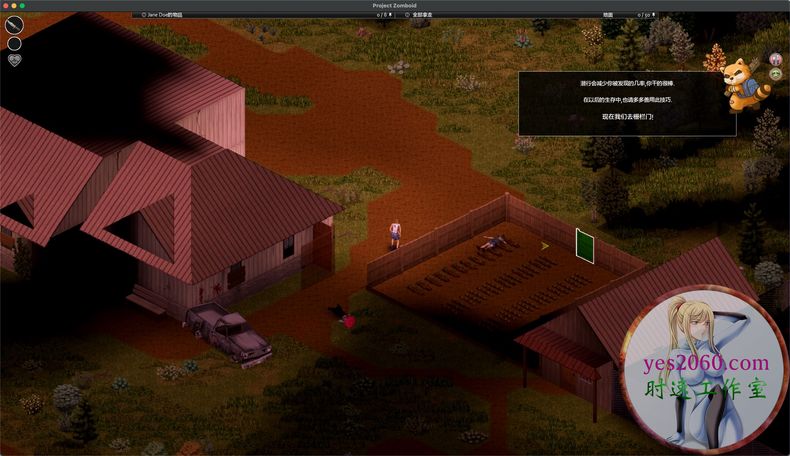This screenshot has width=790, height=456.
Task: Select the primary weapon slot icon
Action: coord(14,25)
